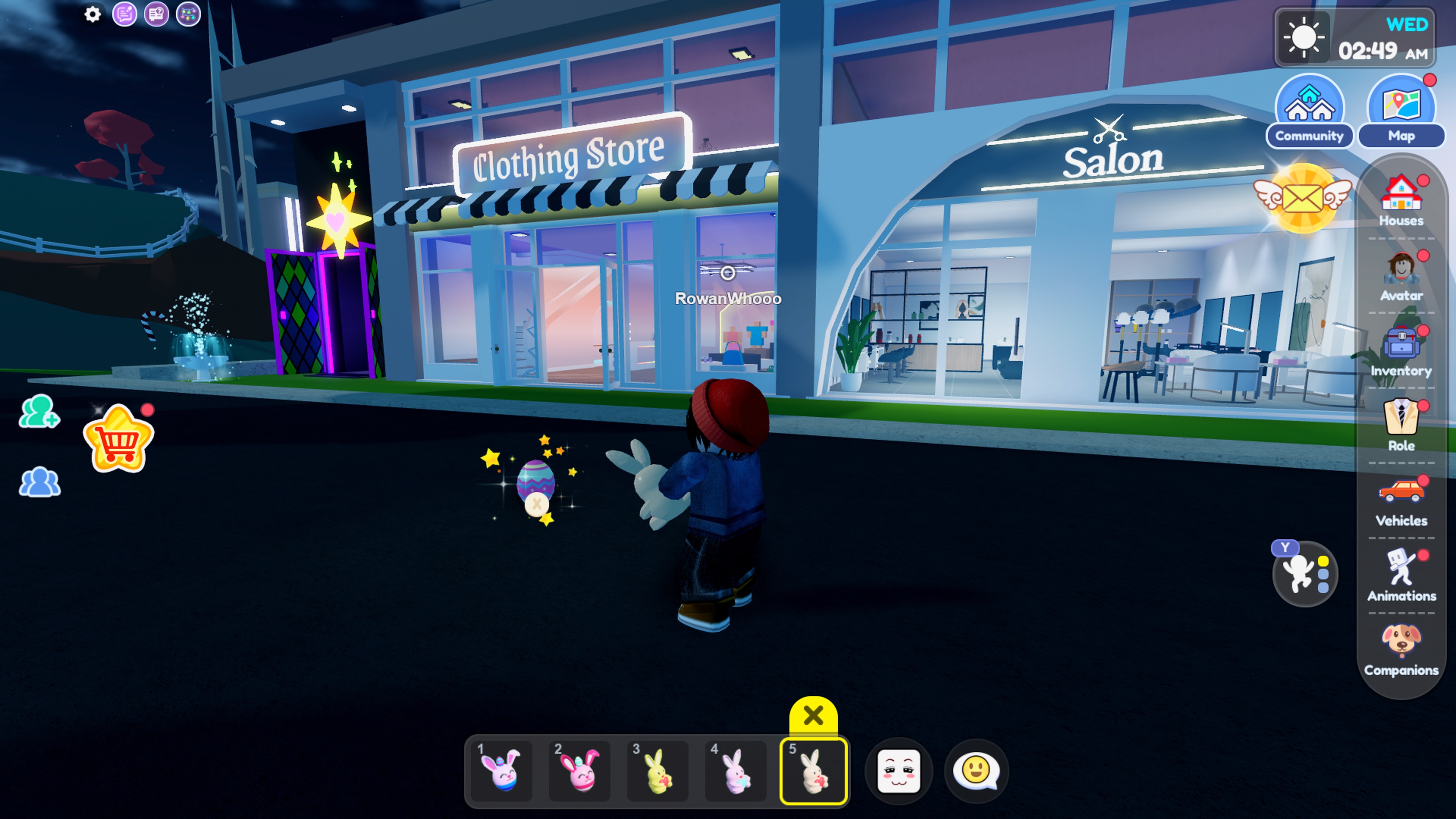The height and width of the screenshot is (819, 1456).
Task: Open the help guide book icon
Action: tap(157, 14)
